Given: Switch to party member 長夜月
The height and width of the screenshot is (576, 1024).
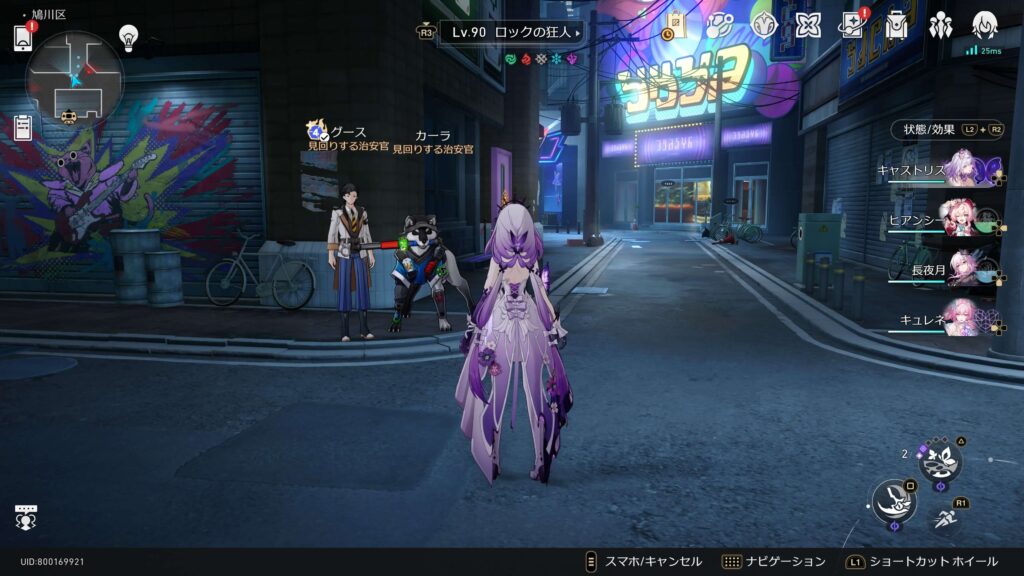Looking at the screenshot, I should (962, 268).
